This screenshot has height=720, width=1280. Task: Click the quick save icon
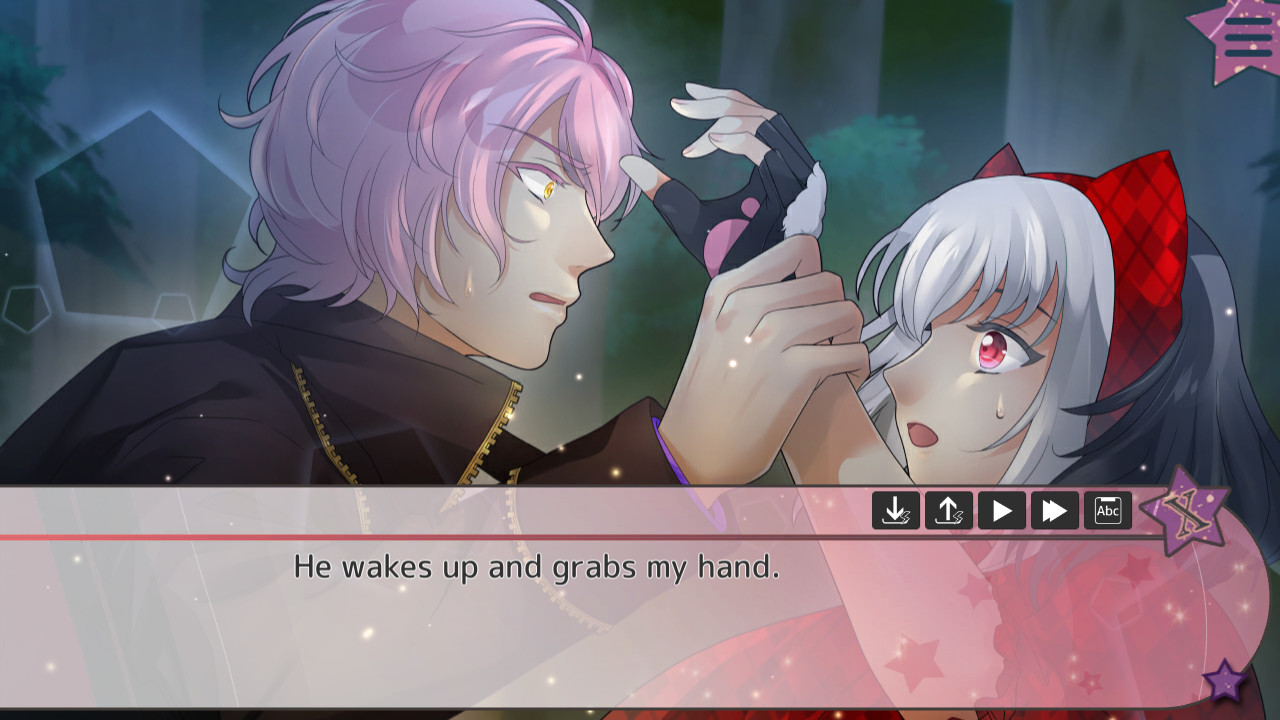tap(897, 510)
